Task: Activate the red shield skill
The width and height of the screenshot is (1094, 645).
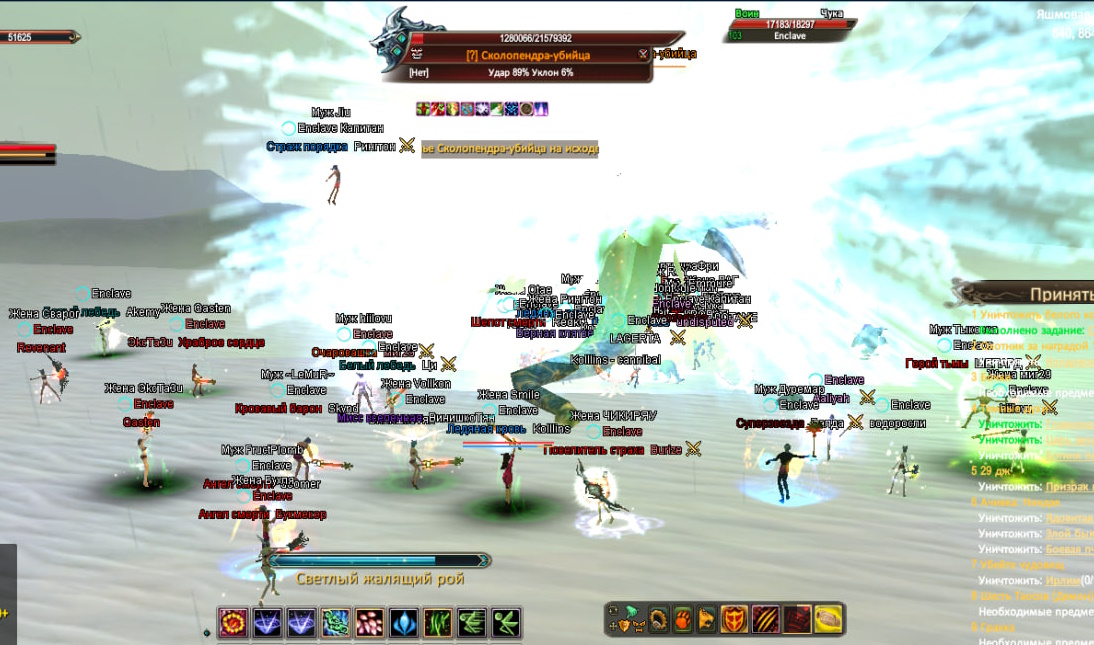Action: (735, 619)
